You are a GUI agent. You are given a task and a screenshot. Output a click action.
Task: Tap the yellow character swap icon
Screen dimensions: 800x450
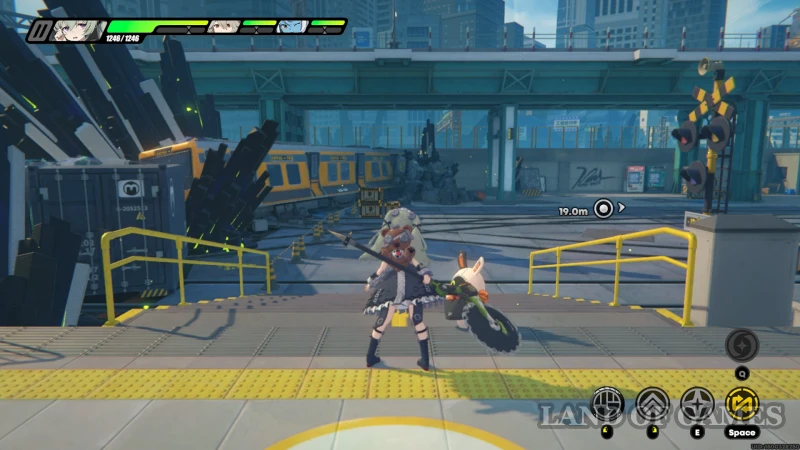point(742,403)
